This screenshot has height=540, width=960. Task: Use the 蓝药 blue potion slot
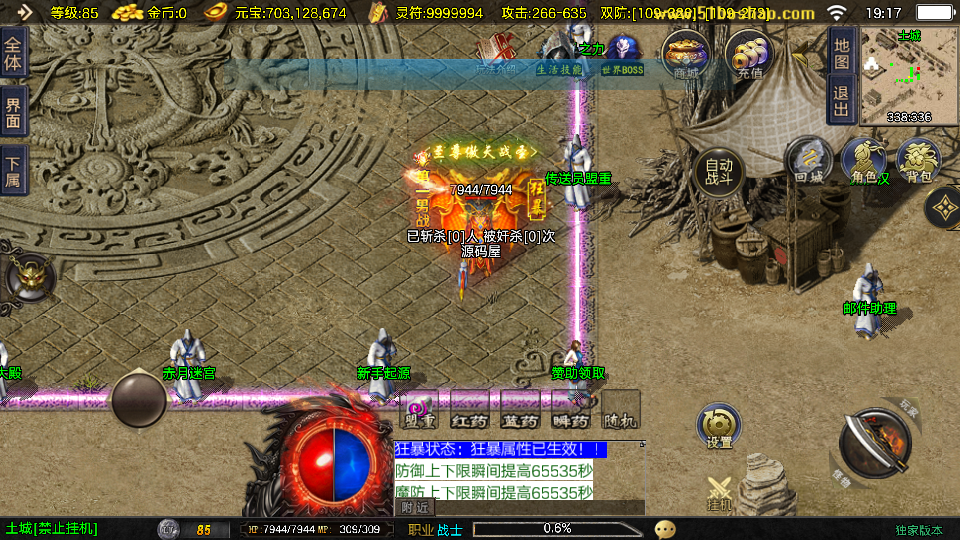(x=520, y=410)
